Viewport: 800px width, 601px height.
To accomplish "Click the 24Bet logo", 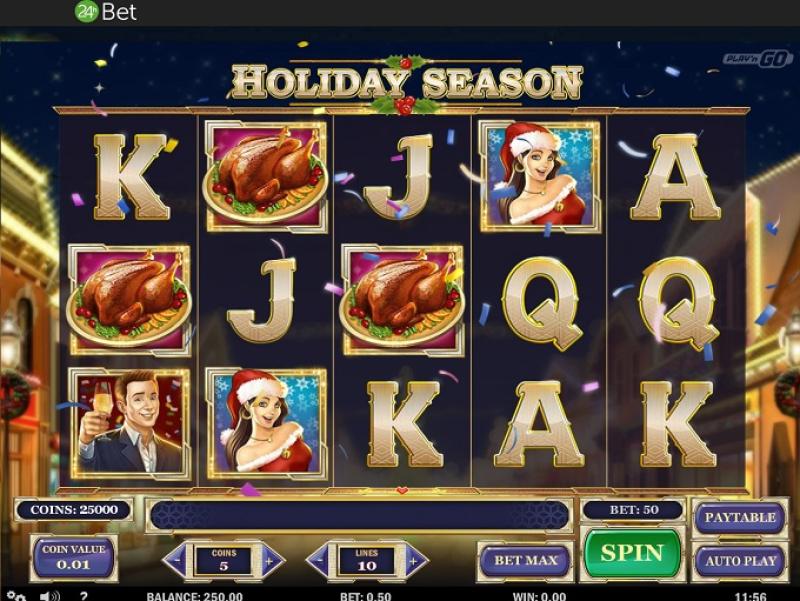I will click(106, 12).
